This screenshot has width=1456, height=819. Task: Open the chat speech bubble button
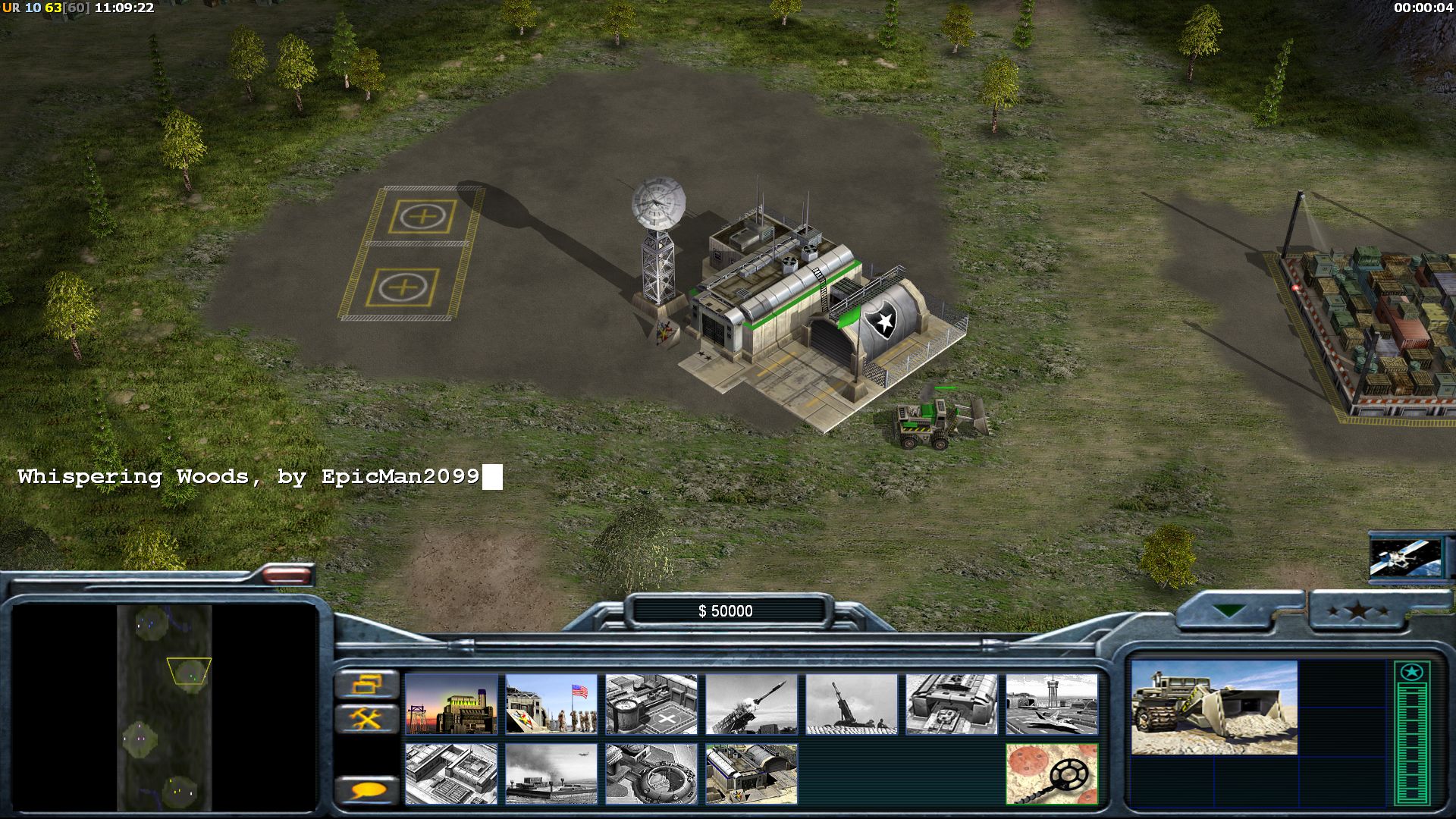click(367, 791)
